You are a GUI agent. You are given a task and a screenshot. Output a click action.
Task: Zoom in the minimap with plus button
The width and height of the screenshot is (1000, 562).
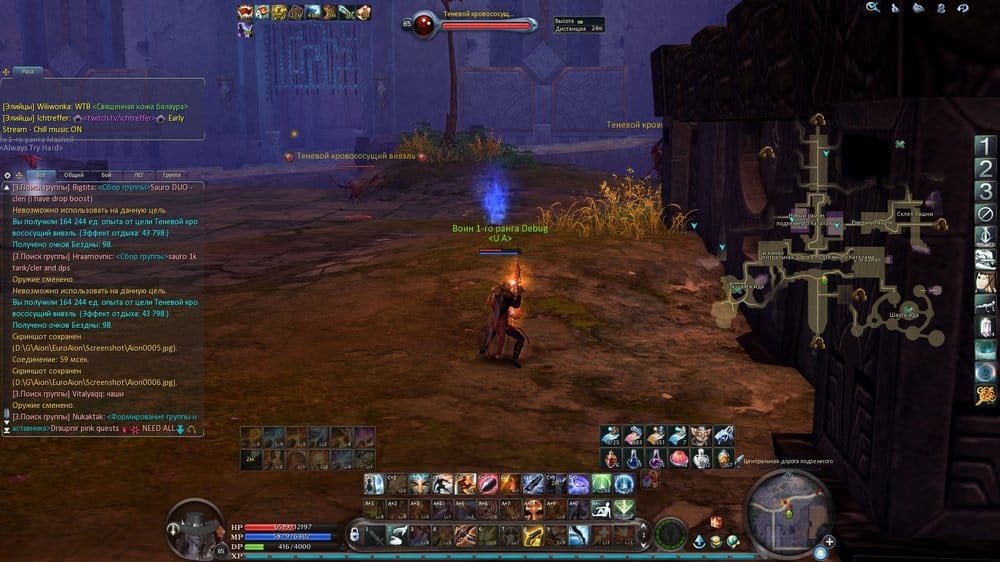click(x=829, y=543)
